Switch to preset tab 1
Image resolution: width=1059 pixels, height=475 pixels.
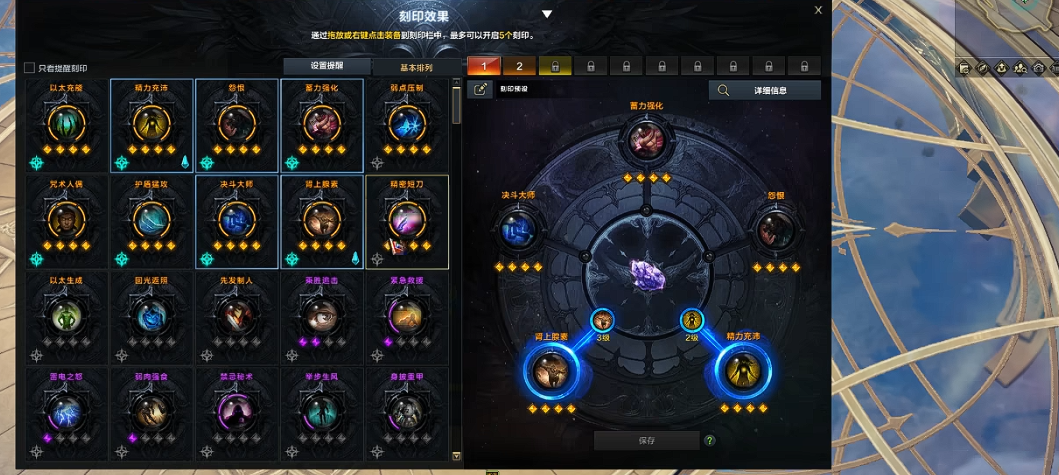[484, 66]
